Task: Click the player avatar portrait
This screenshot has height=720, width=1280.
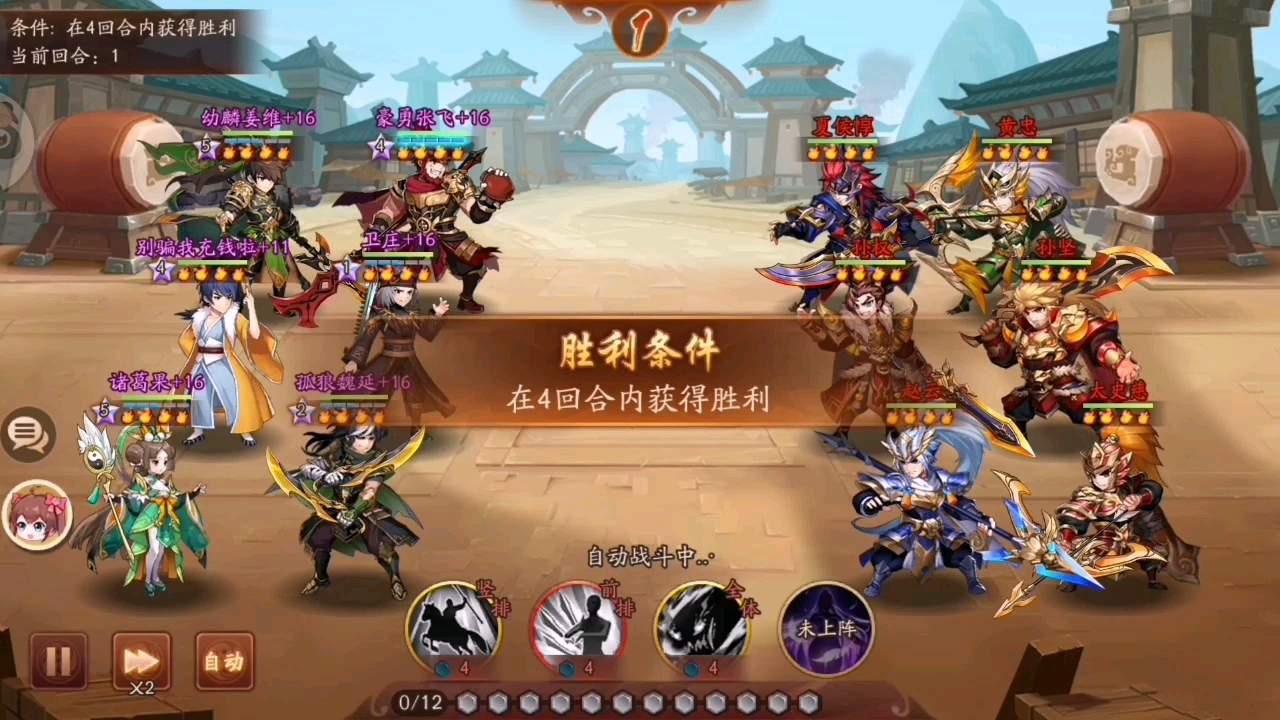Action: click(38, 515)
